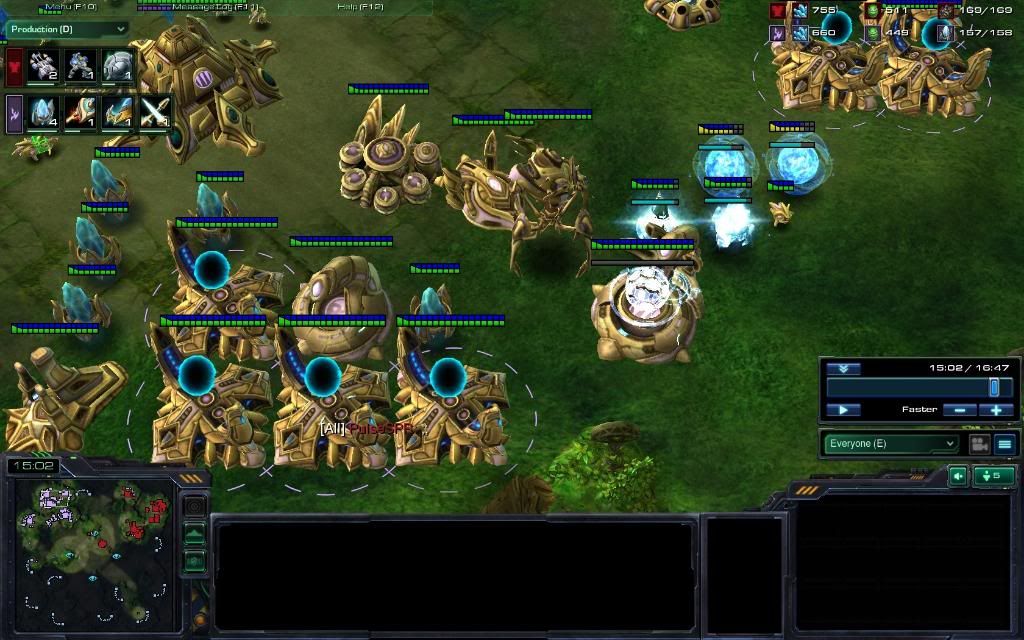1024x640 pixels.
Task: Toggle the player camera view button
Action: (979, 443)
